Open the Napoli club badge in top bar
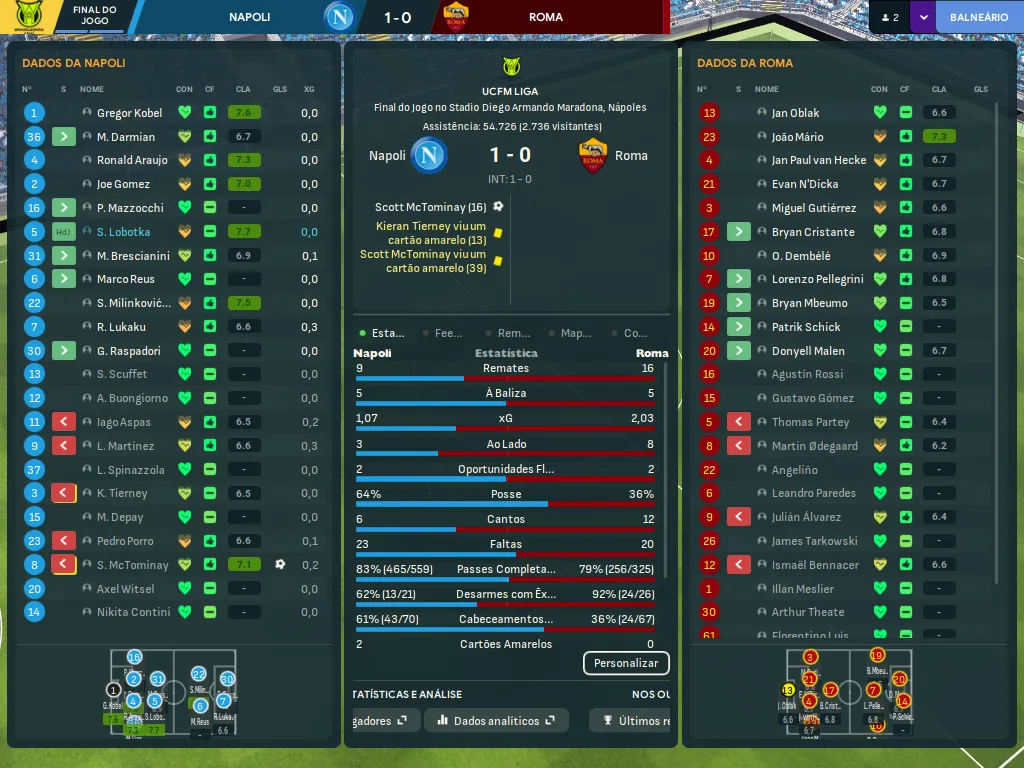 pyautogui.click(x=341, y=17)
